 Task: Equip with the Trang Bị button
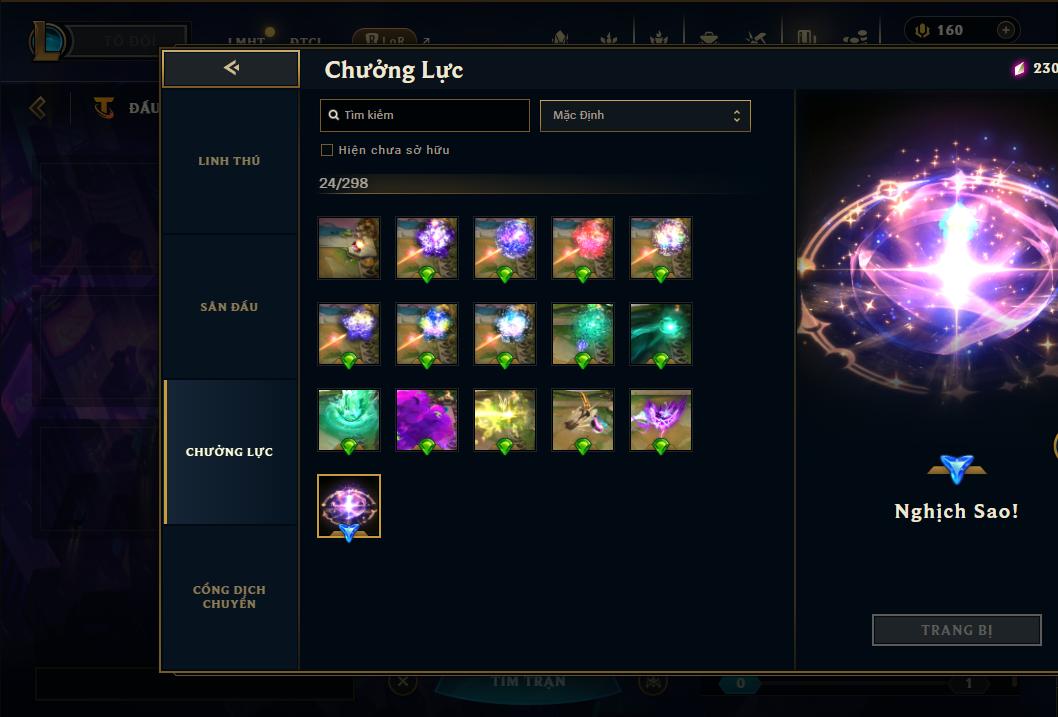pos(956,630)
